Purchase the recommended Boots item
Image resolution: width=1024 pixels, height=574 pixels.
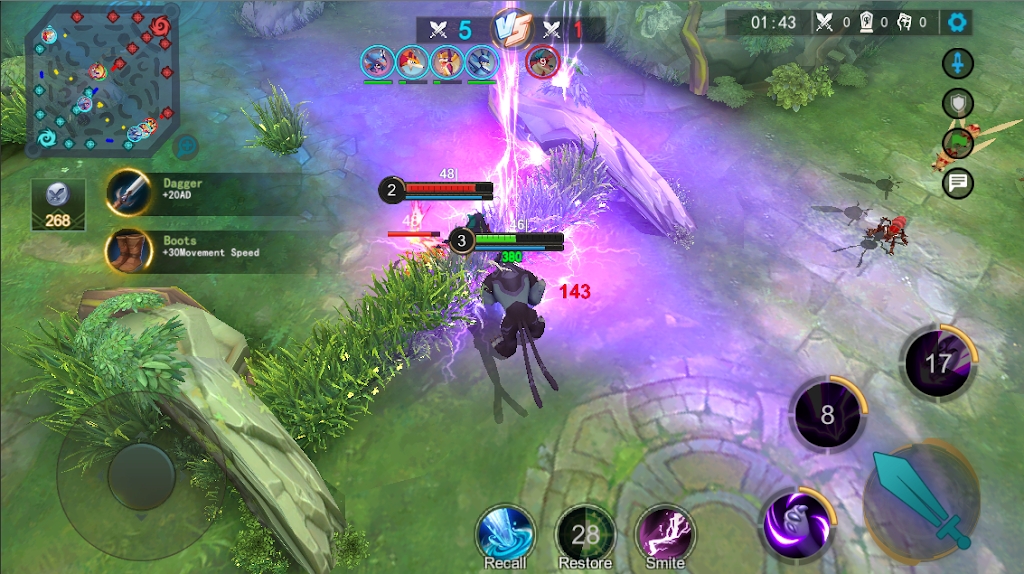(x=129, y=249)
